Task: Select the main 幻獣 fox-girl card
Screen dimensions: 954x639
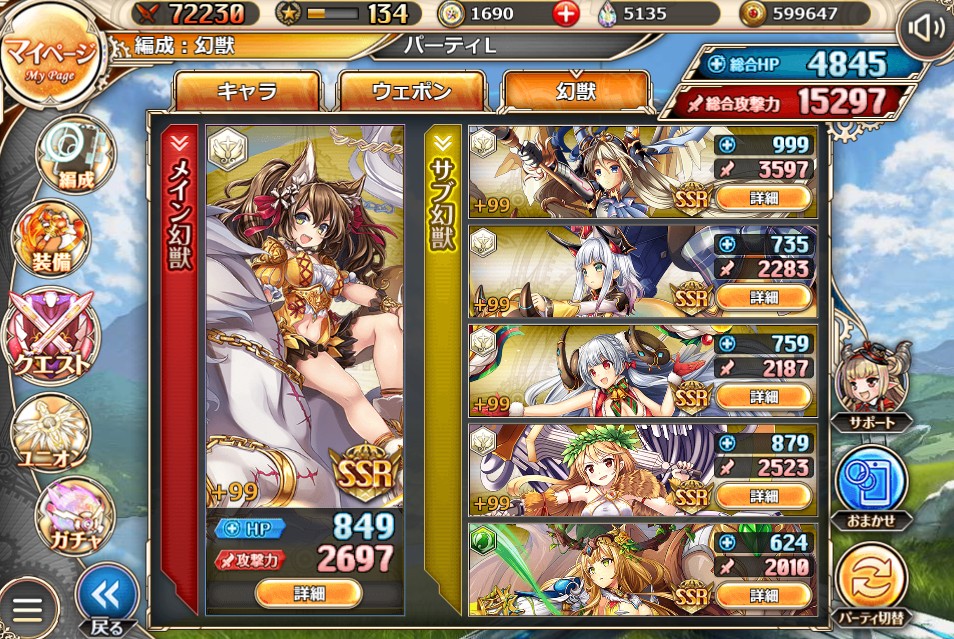Action: pyautogui.click(x=305, y=310)
